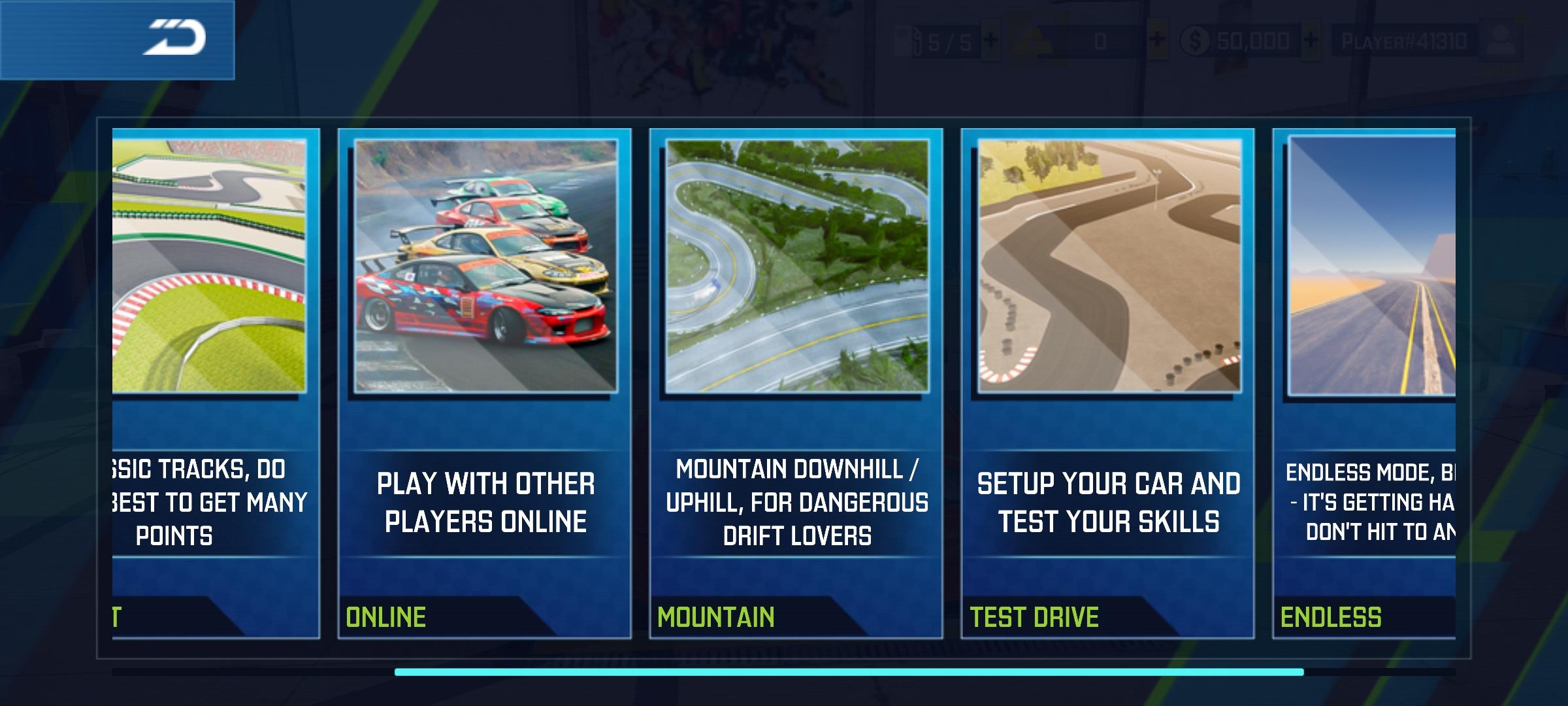Choose the Mountain downhill/uphill mode
The image size is (1568, 706).
[x=796, y=383]
